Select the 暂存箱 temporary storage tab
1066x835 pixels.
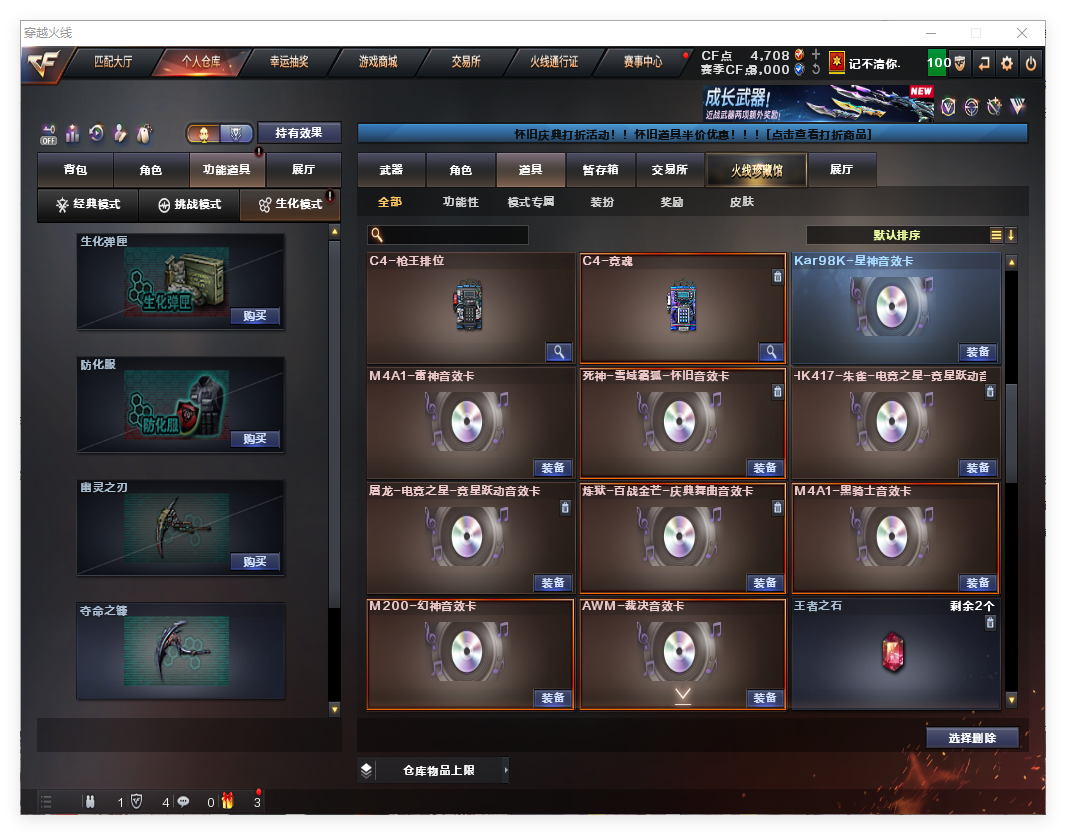coord(601,171)
